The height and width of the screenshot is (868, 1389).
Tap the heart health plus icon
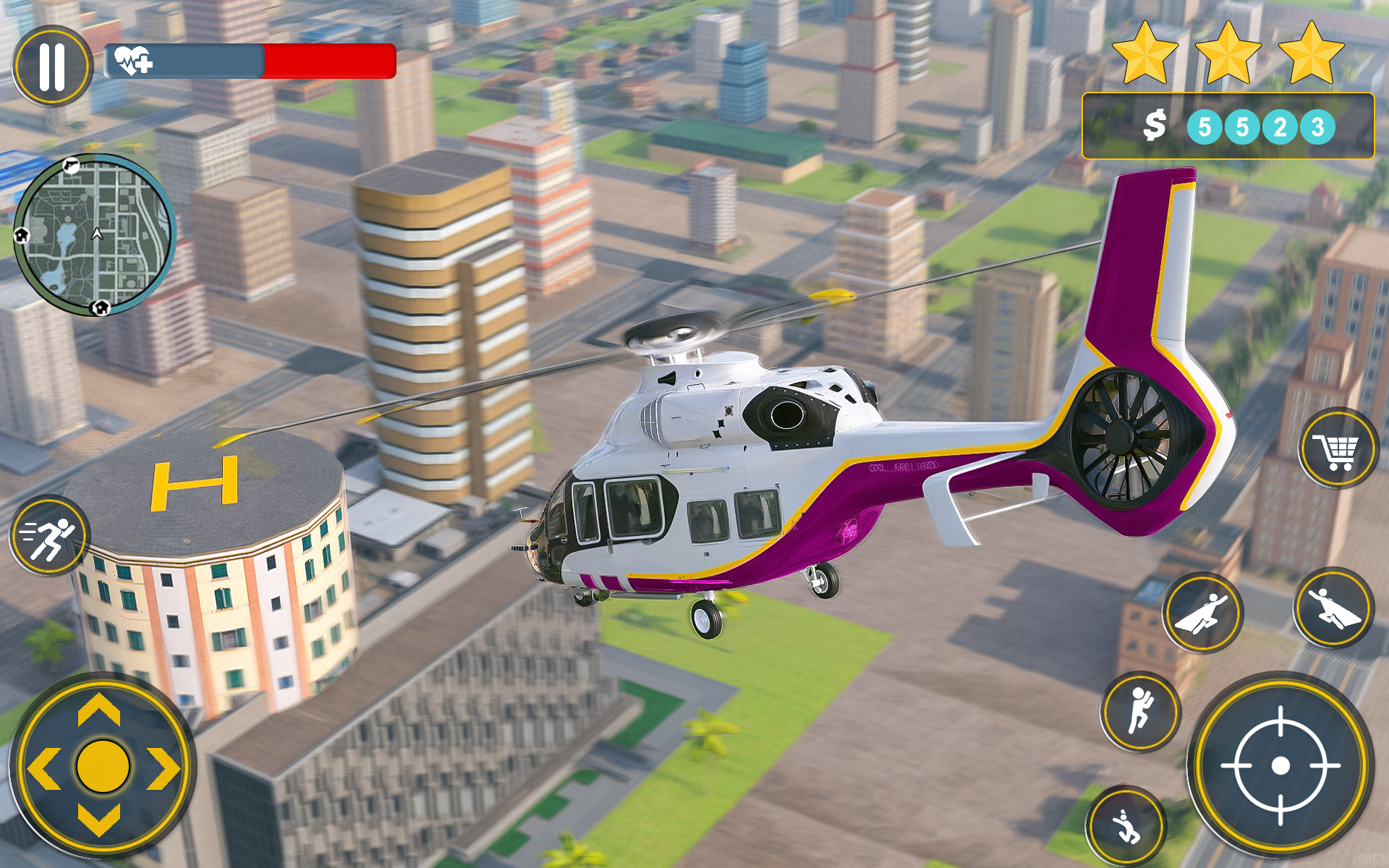pyautogui.click(x=132, y=61)
